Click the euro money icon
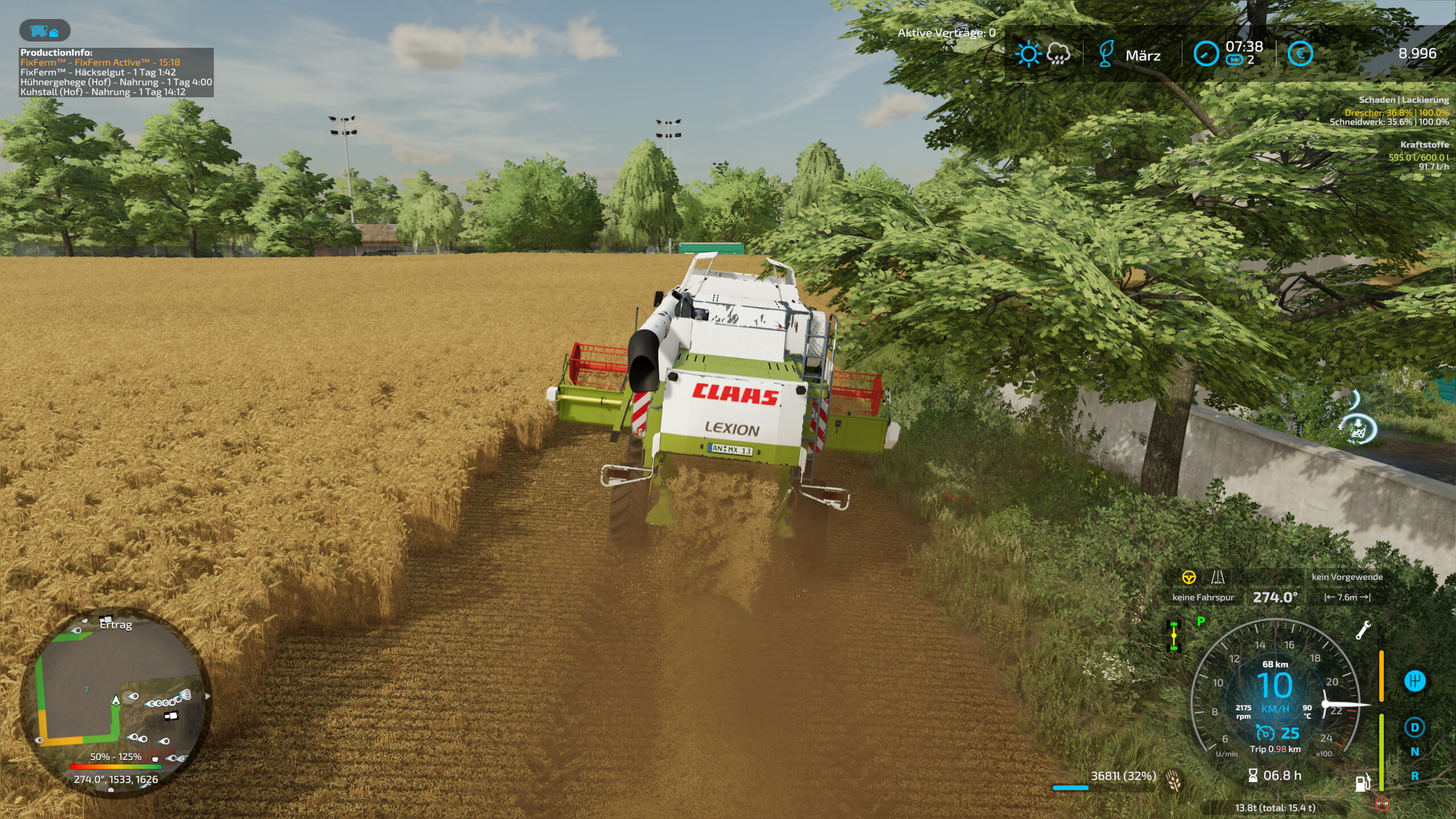The image size is (1456, 819). 1300,55
